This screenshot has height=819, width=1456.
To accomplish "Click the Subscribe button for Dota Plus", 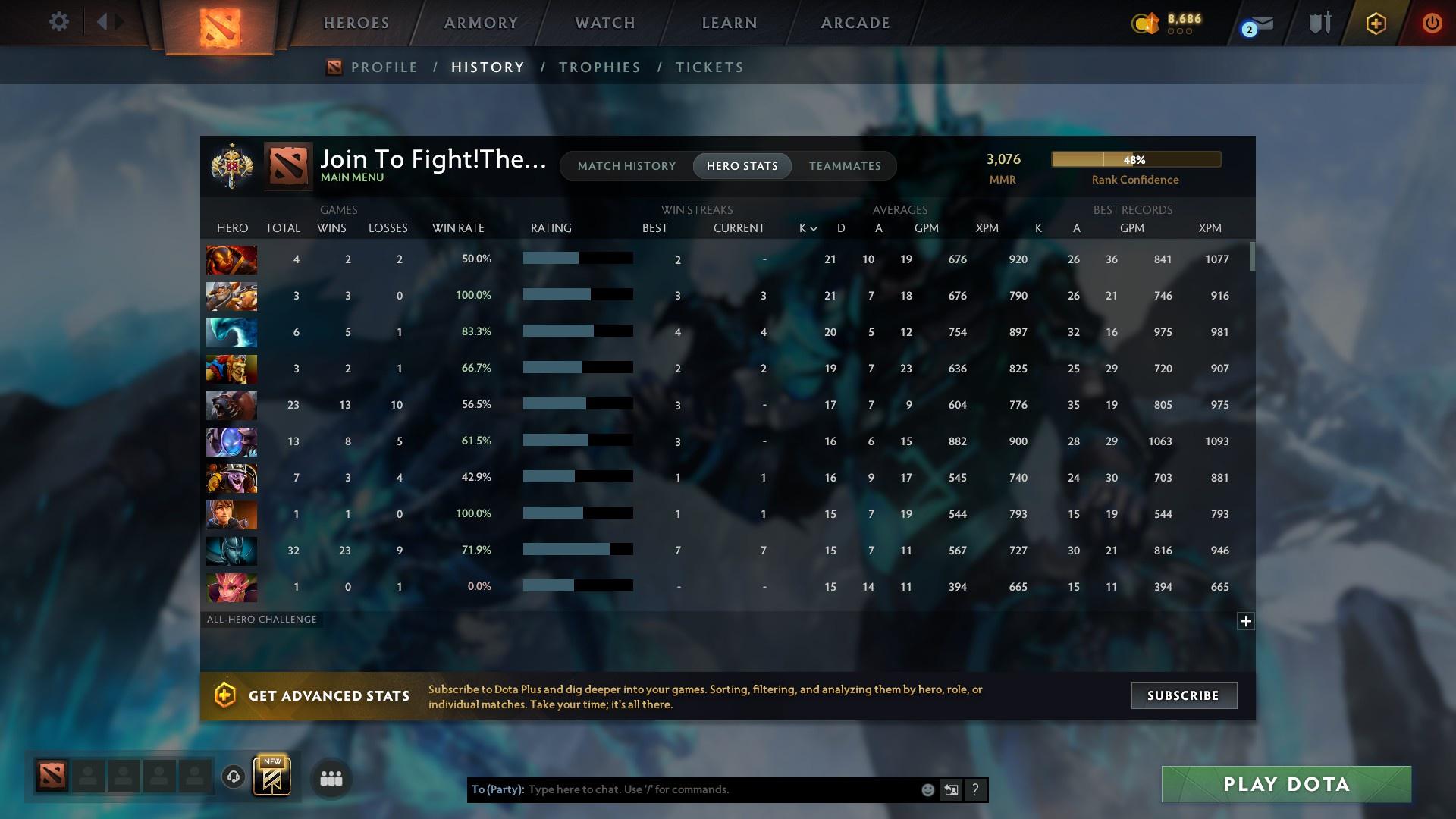I will 1183,695.
